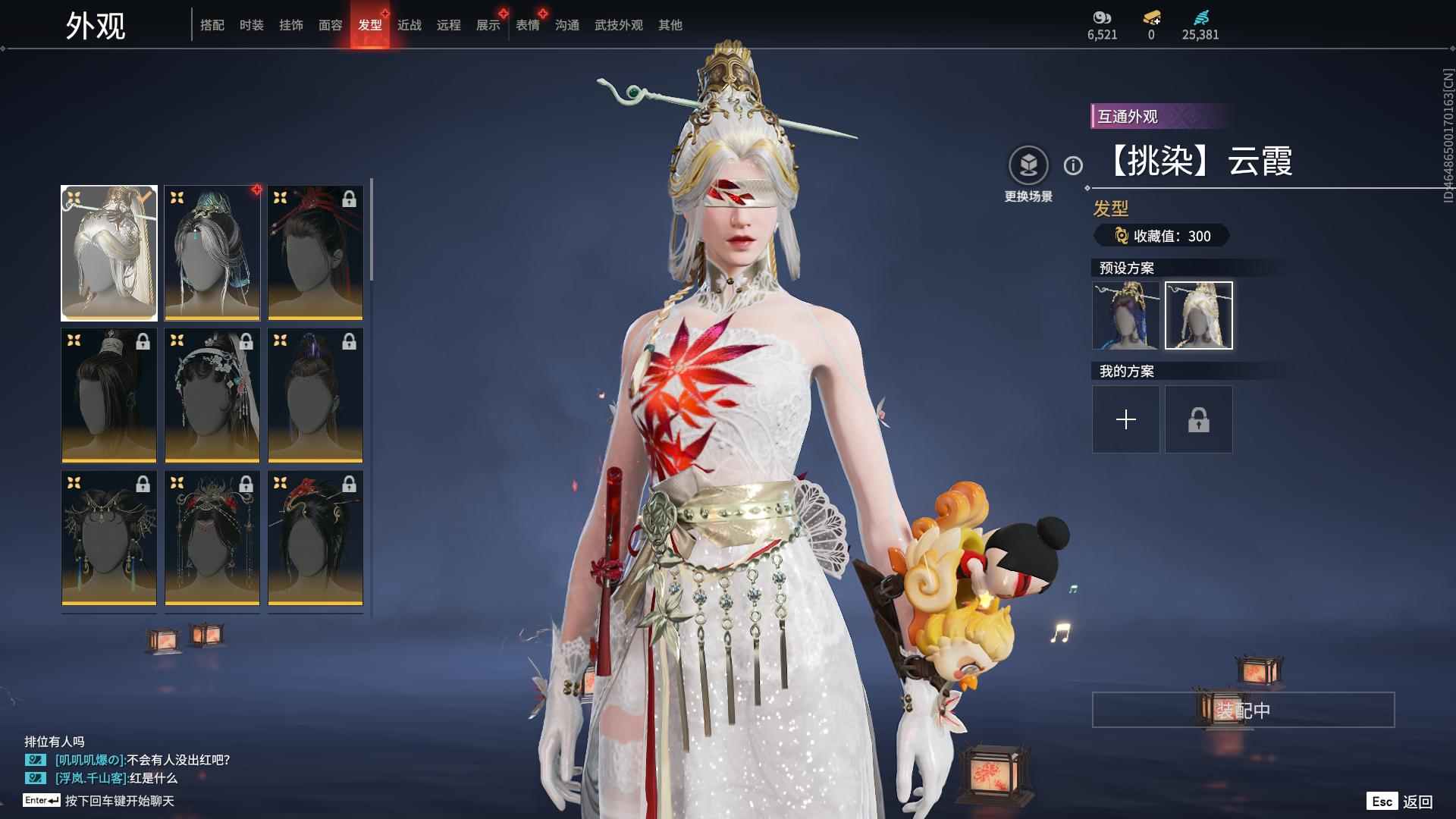The width and height of the screenshot is (1456, 819).
Task: Switch to the 展示 tab
Action: point(488,25)
